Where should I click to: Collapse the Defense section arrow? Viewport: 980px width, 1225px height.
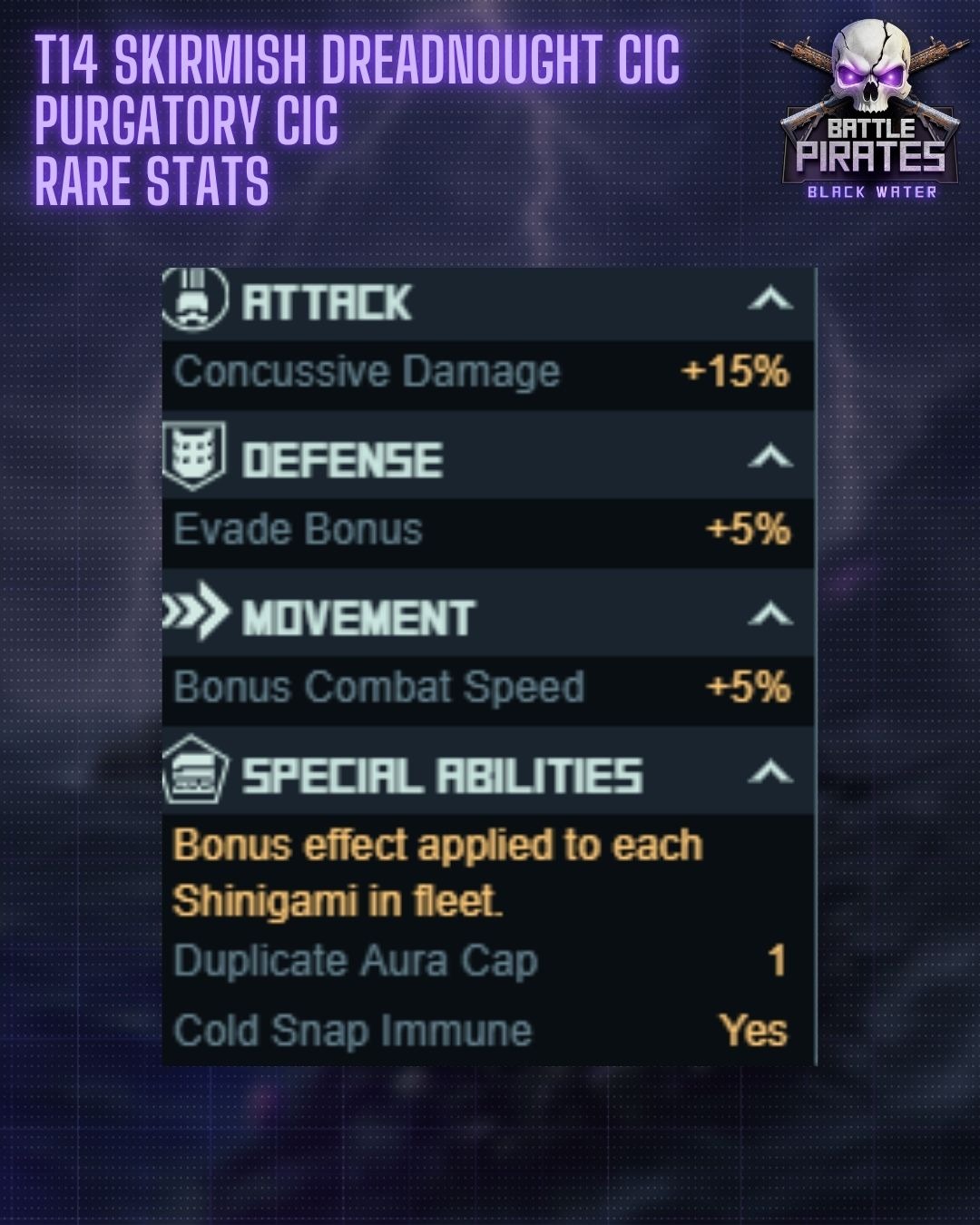[x=770, y=456]
